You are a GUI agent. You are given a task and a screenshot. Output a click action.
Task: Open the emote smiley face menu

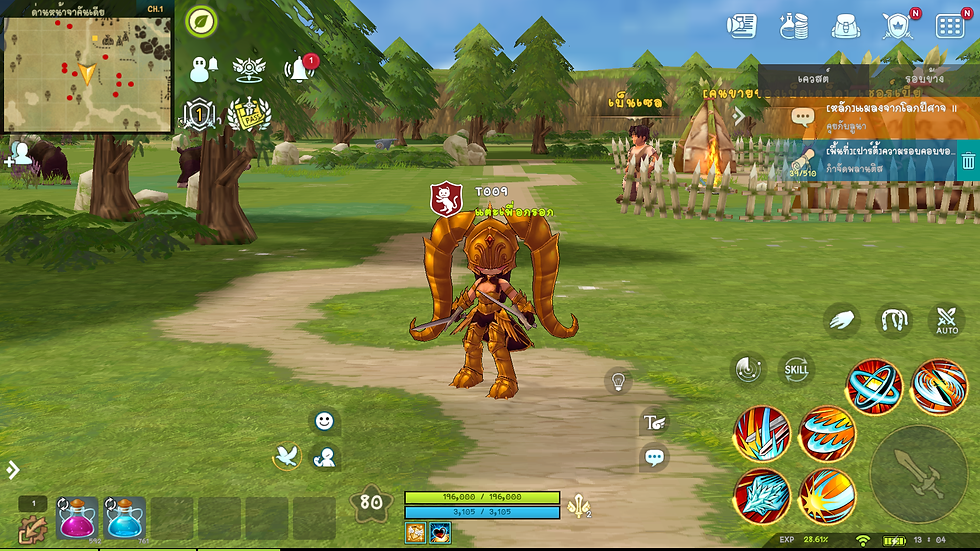(324, 421)
